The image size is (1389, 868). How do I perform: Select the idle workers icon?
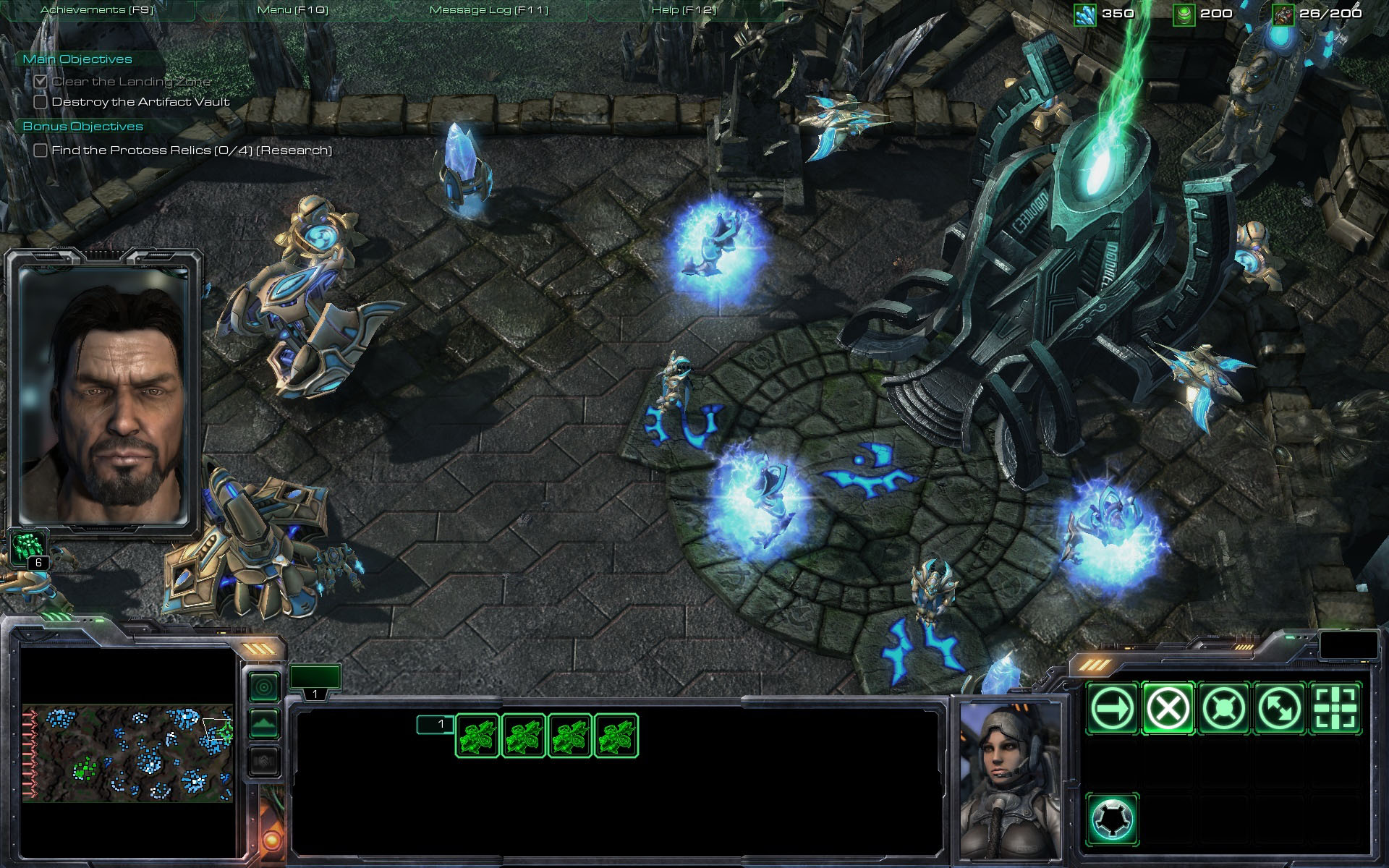pyautogui.click(x=29, y=548)
